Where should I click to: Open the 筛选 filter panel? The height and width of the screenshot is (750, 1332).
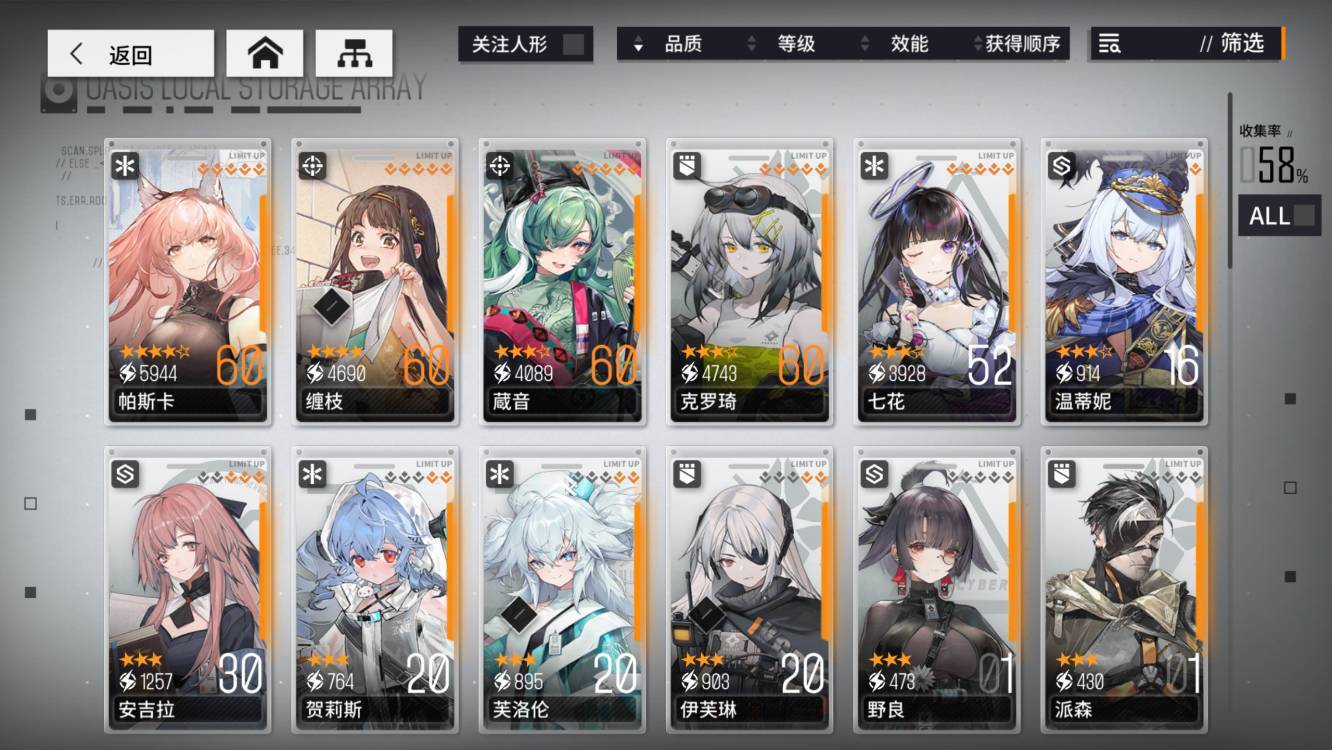pos(1243,44)
